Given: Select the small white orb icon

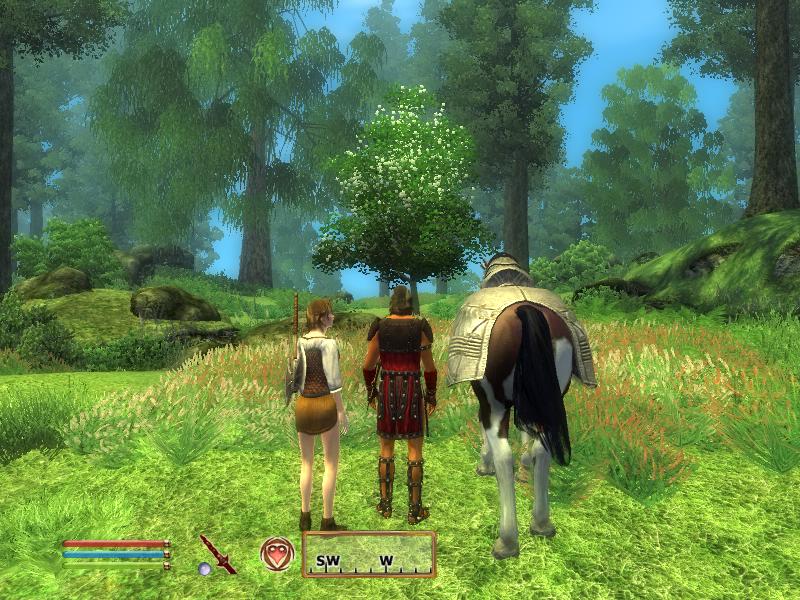Looking at the screenshot, I should click(204, 569).
